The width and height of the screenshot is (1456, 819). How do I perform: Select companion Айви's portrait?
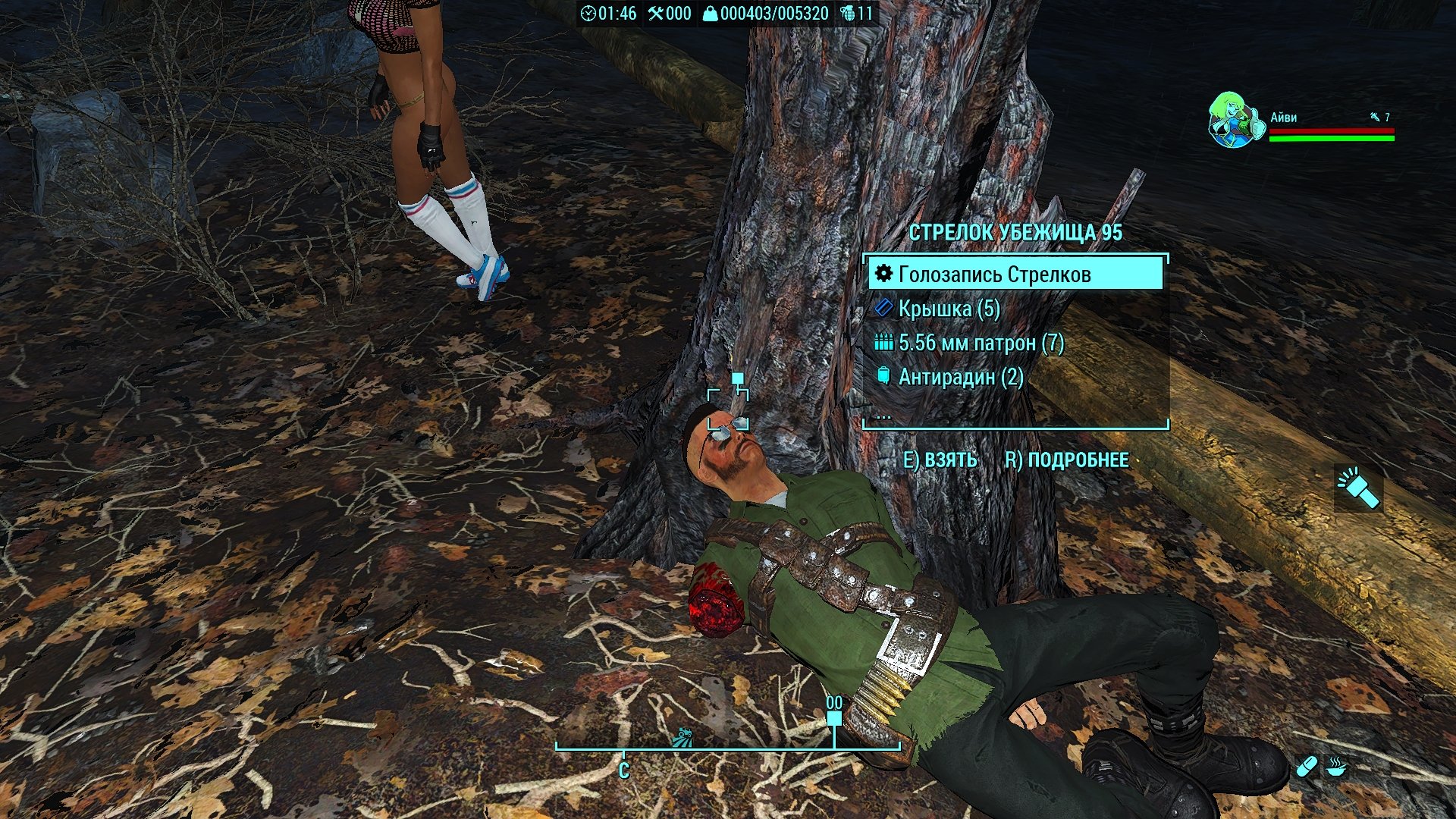point(1234,121)
